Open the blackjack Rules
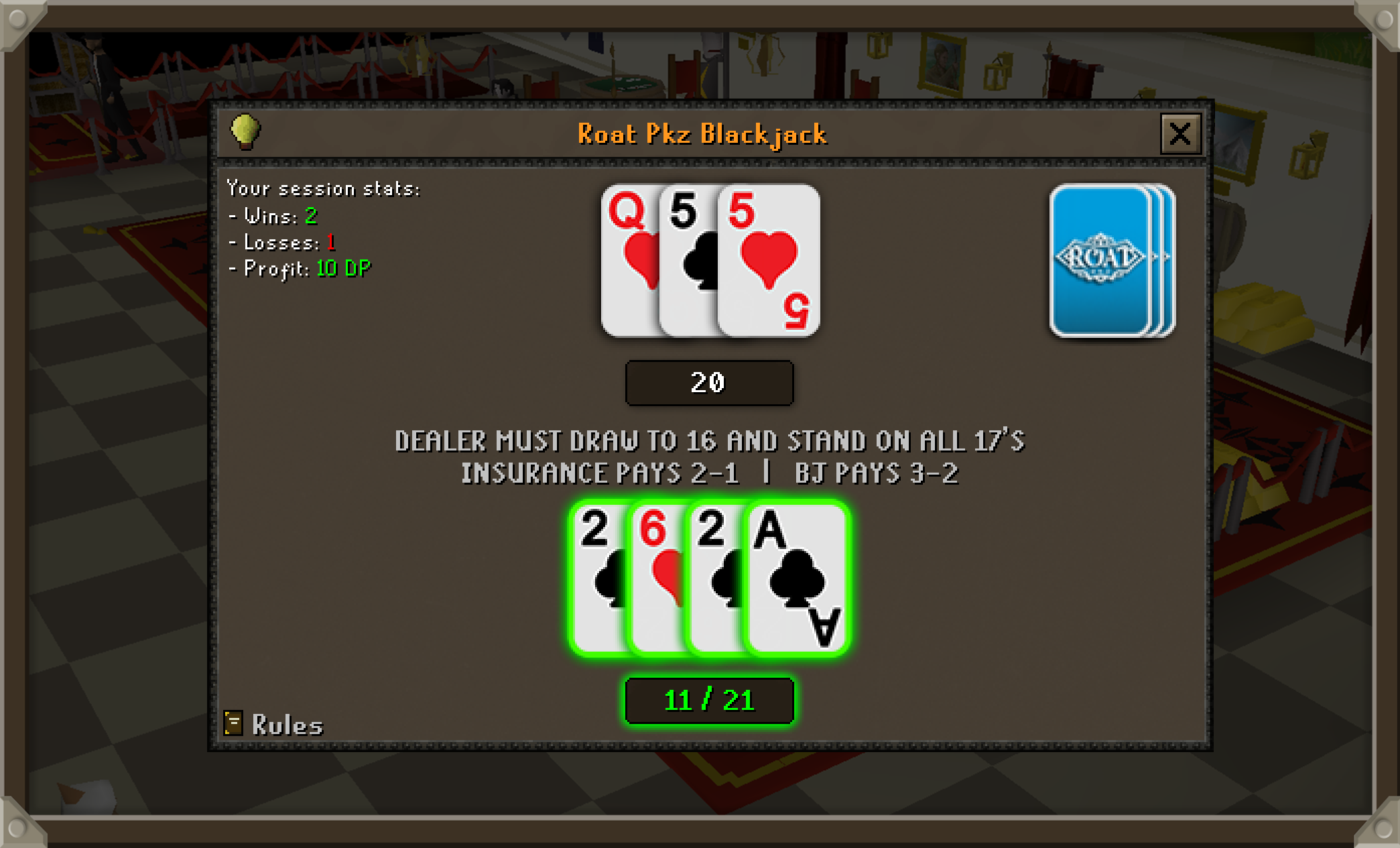Screen dimensions: 1400x848 coord(273,725)
